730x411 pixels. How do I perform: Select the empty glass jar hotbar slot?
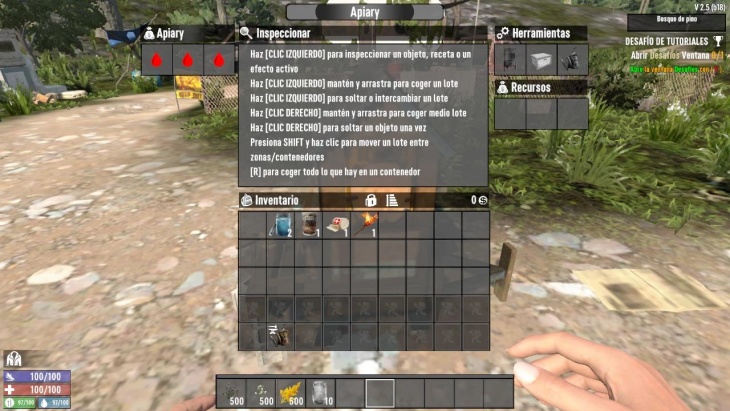[x=321, y=392]
